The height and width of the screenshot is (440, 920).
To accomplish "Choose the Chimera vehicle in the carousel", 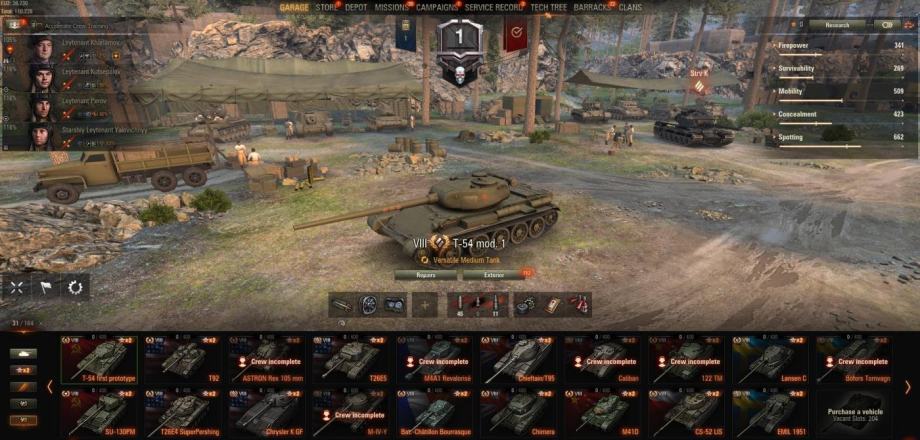I will point(520,410).
